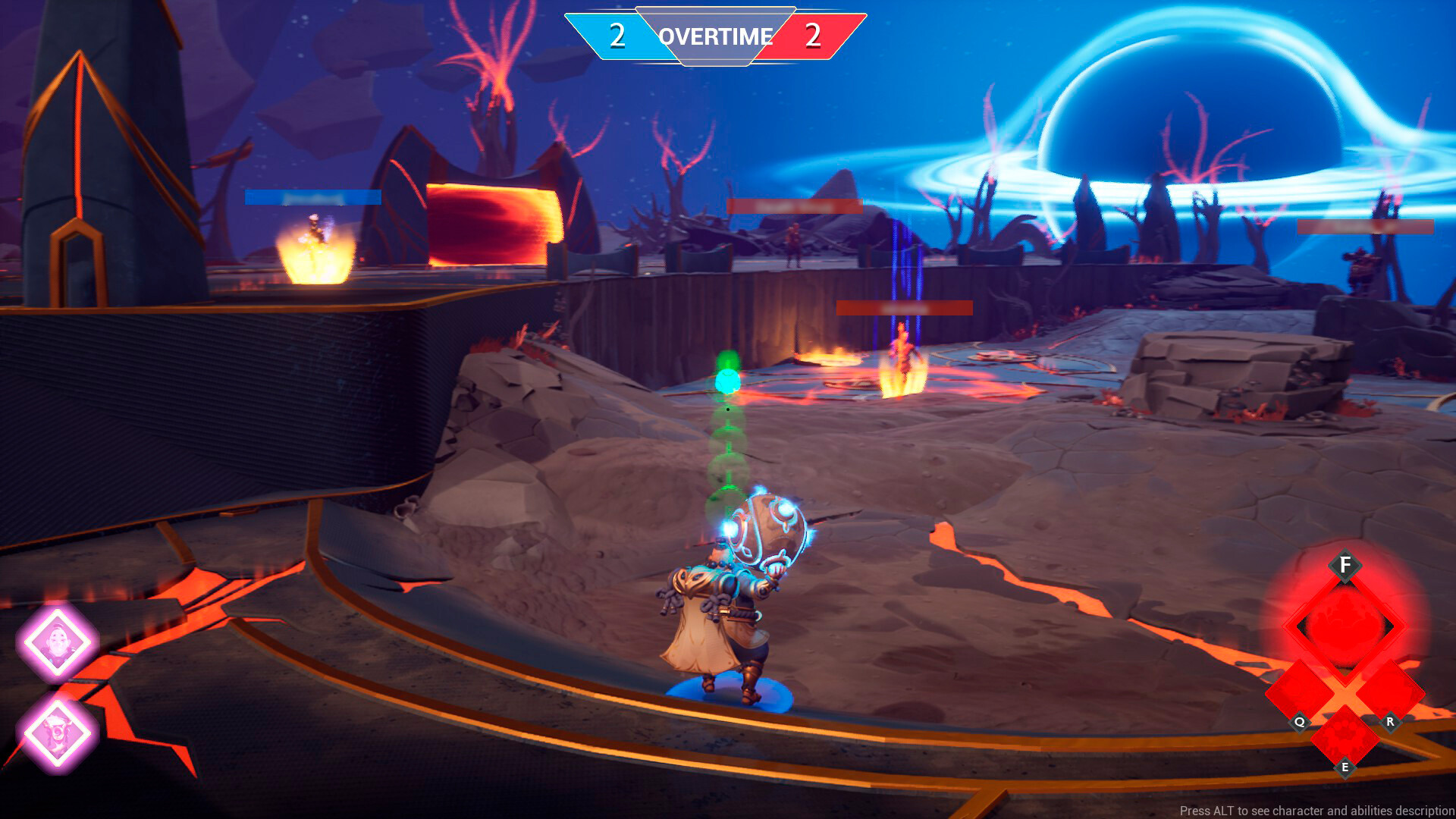Viewport: 1456px width, 819px height.
Task: Toggle the OVERTIME banner visibility
Action: click(x=716, y=35)
